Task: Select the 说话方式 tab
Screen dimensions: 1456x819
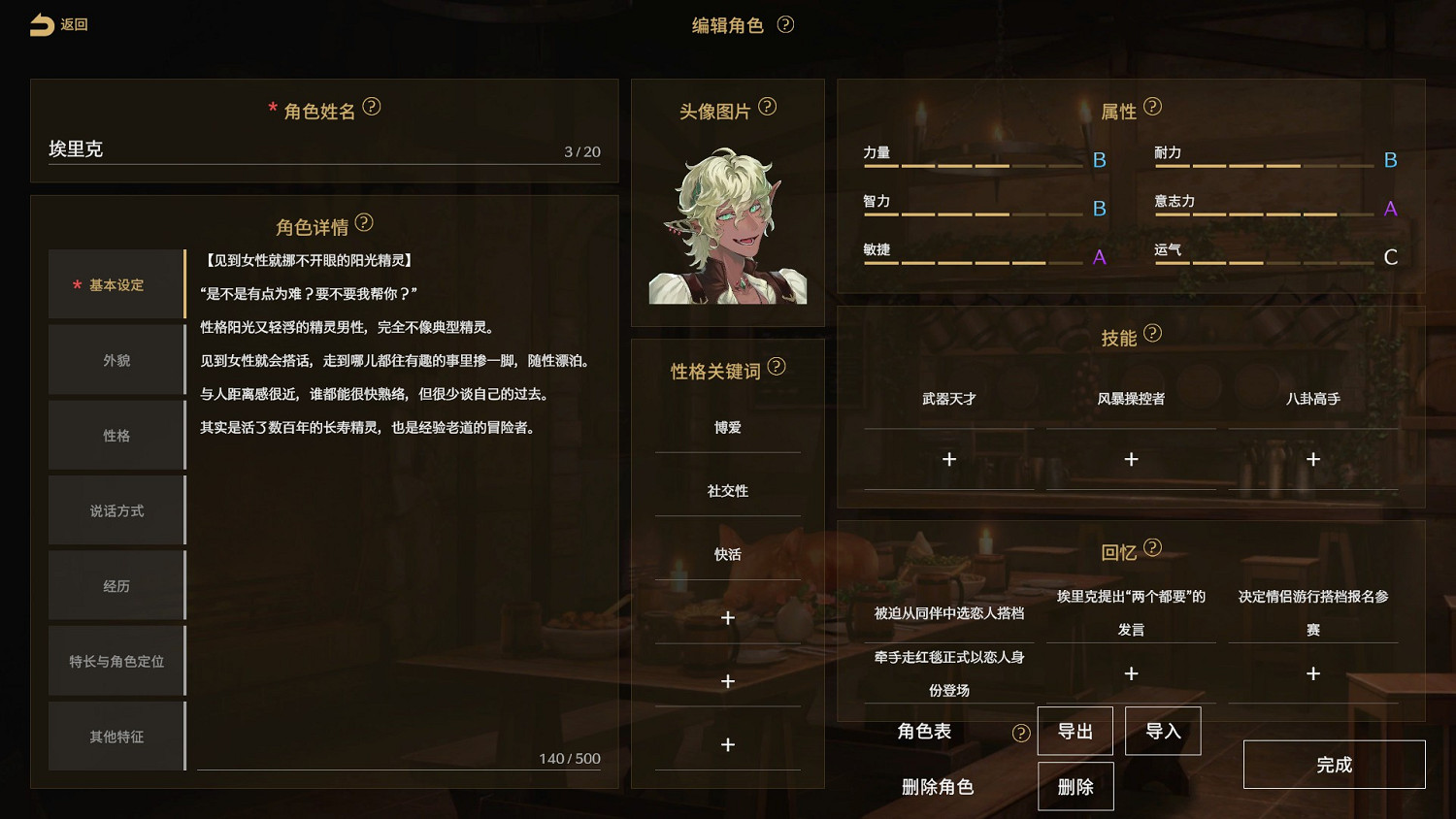Action: pyautogui.click(x=116, y=509)
